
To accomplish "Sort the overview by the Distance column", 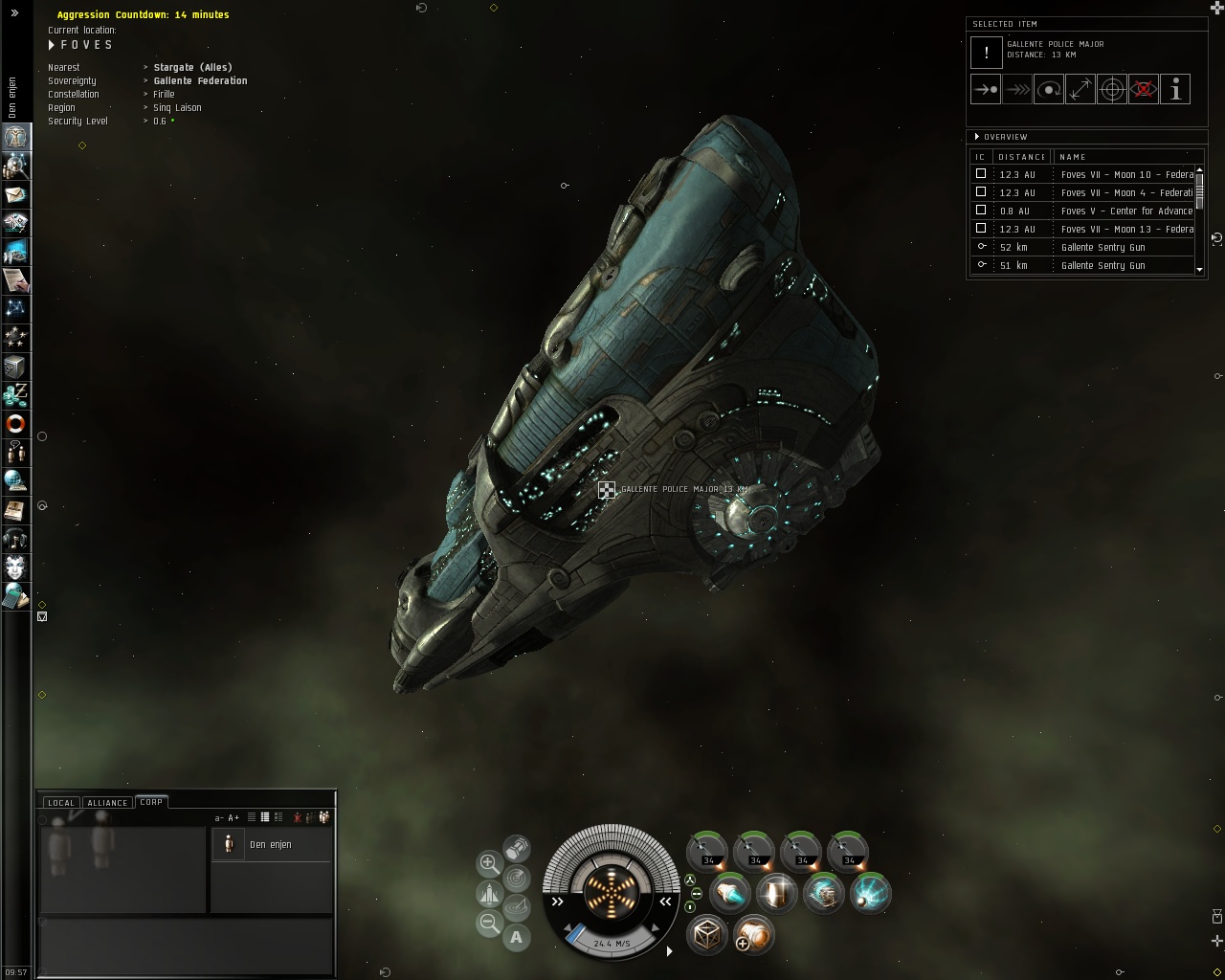I will [1021, 157].
